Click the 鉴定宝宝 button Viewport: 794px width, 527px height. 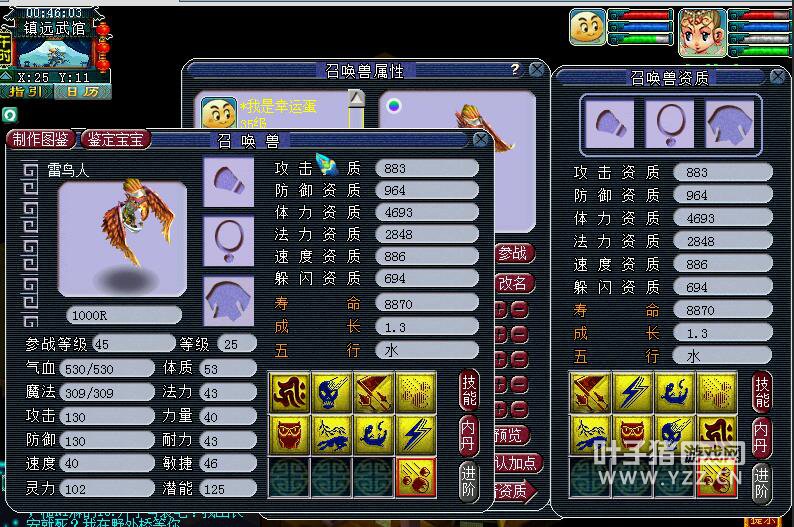115,140
